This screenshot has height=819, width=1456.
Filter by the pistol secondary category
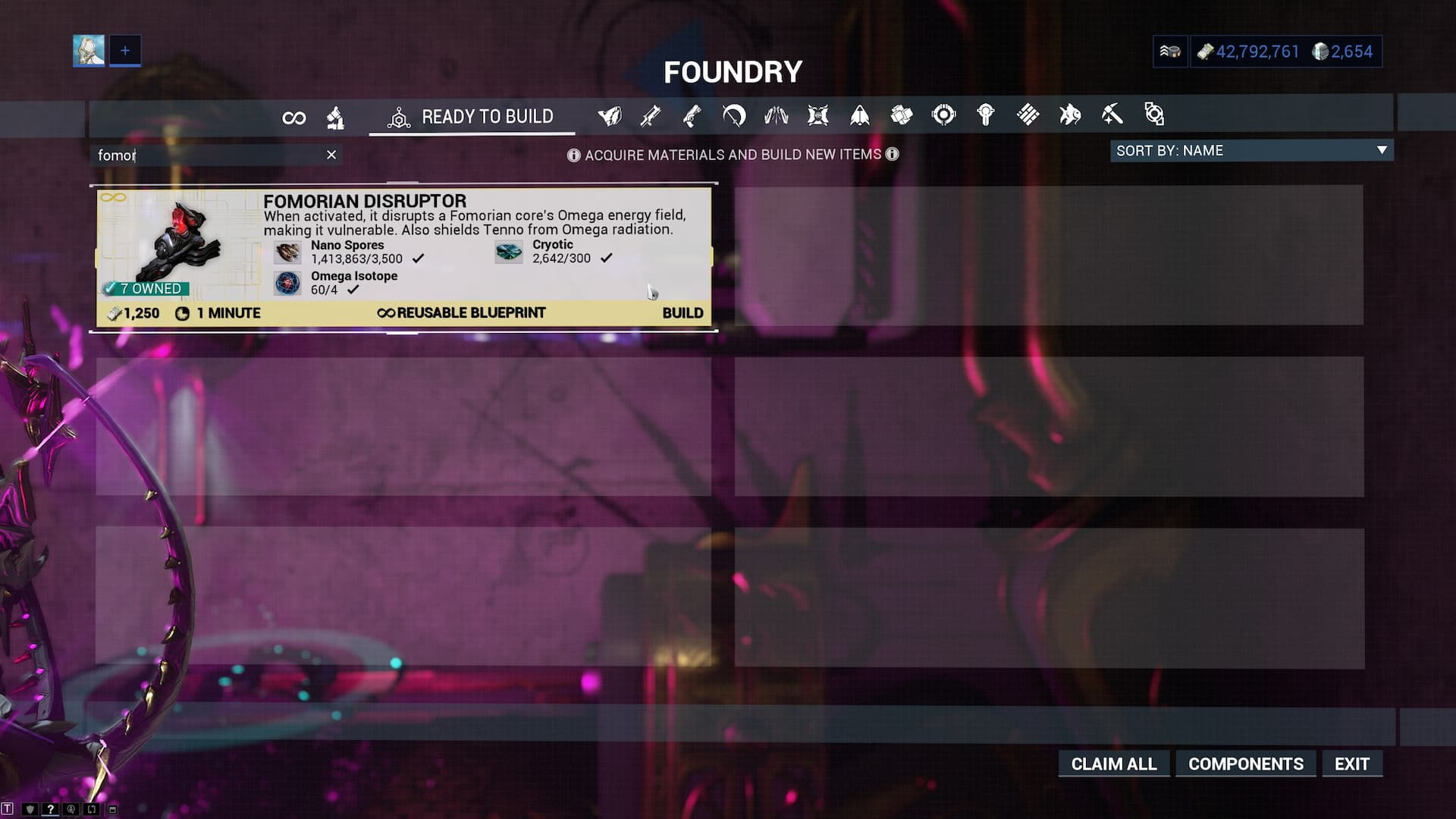click(x=692, y=116)
